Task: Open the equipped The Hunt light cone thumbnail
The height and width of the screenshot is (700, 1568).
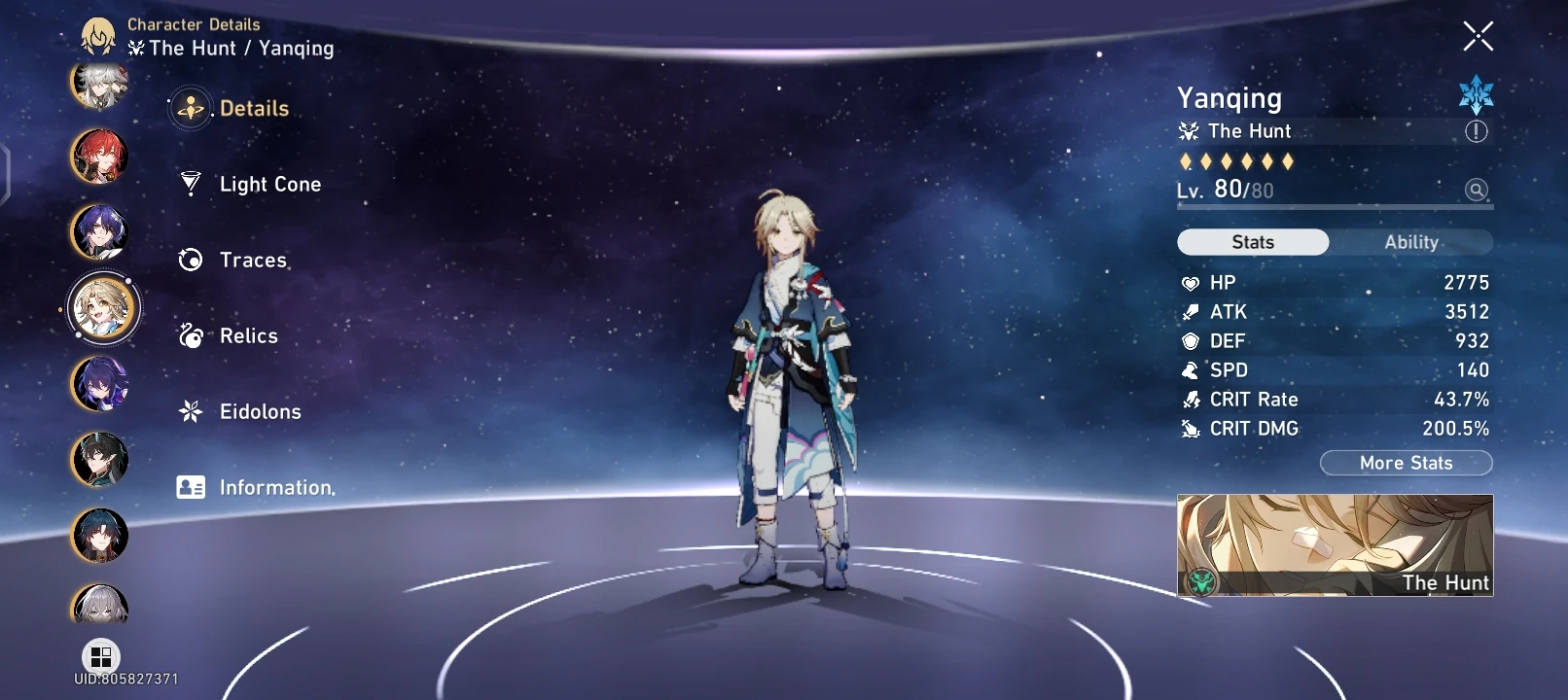Action: (x=1333, y=546)
